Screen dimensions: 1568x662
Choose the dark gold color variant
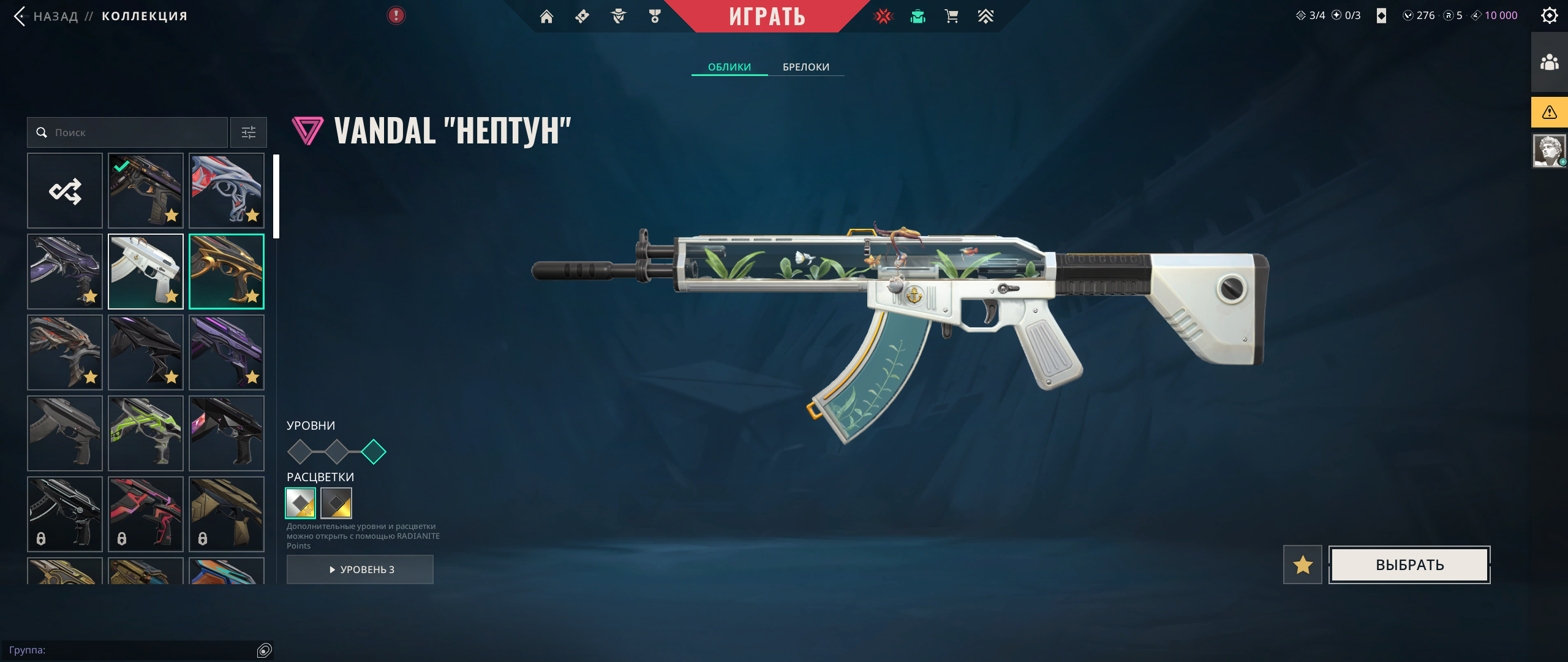click(x=336, y=503)
